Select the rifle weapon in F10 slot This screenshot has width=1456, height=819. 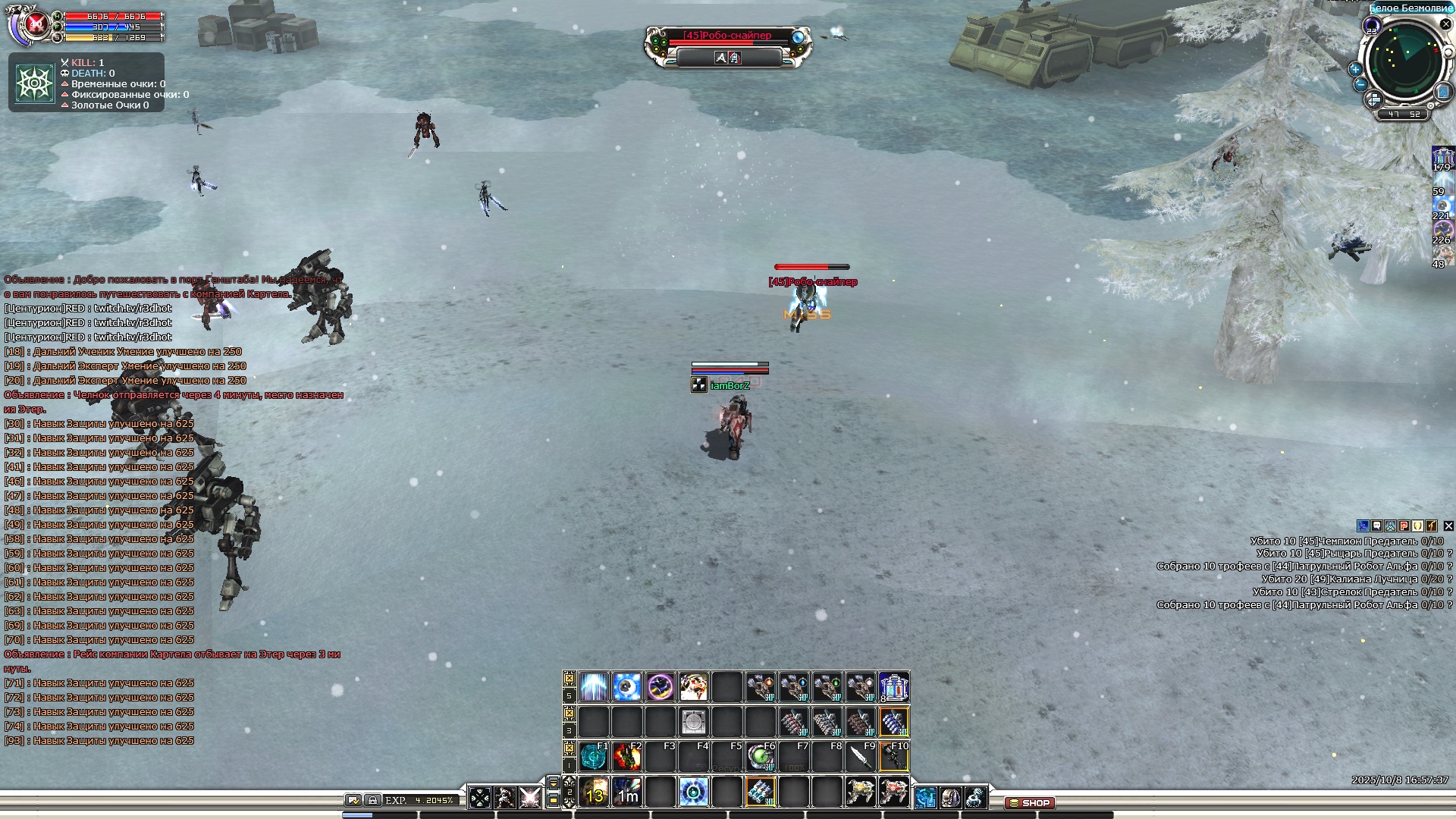[x=894, y=757]
